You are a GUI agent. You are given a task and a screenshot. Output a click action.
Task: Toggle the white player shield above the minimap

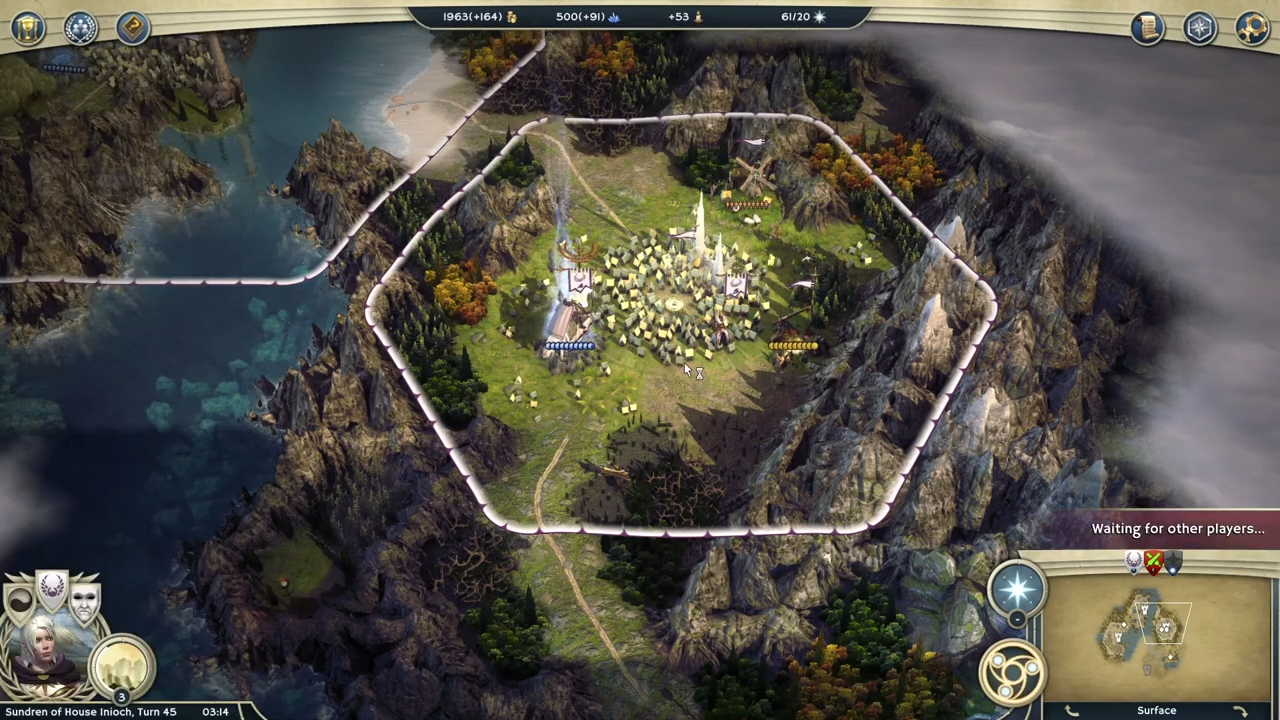coord(1132,562)
